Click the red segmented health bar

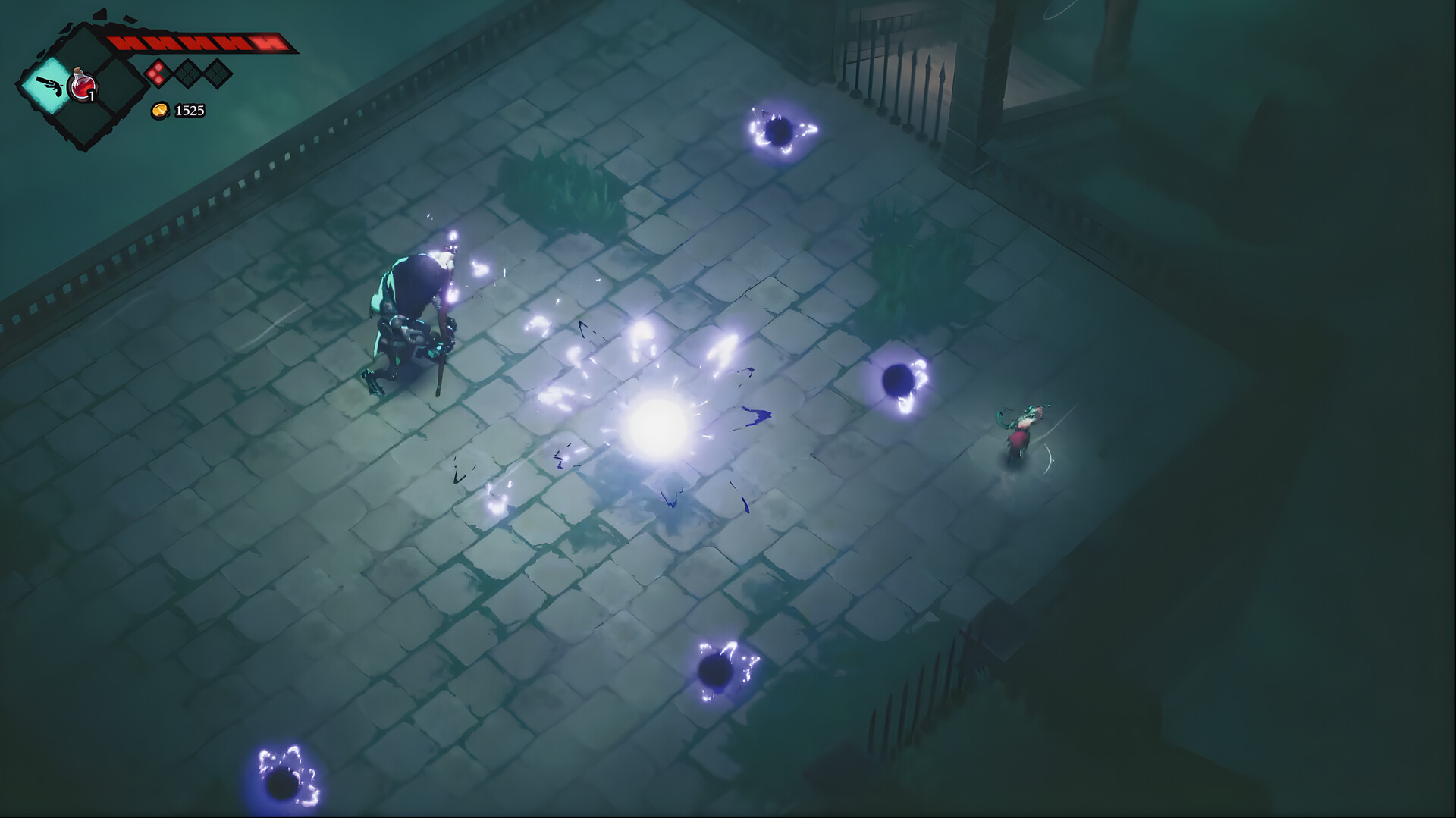click(x=201, y=42)
